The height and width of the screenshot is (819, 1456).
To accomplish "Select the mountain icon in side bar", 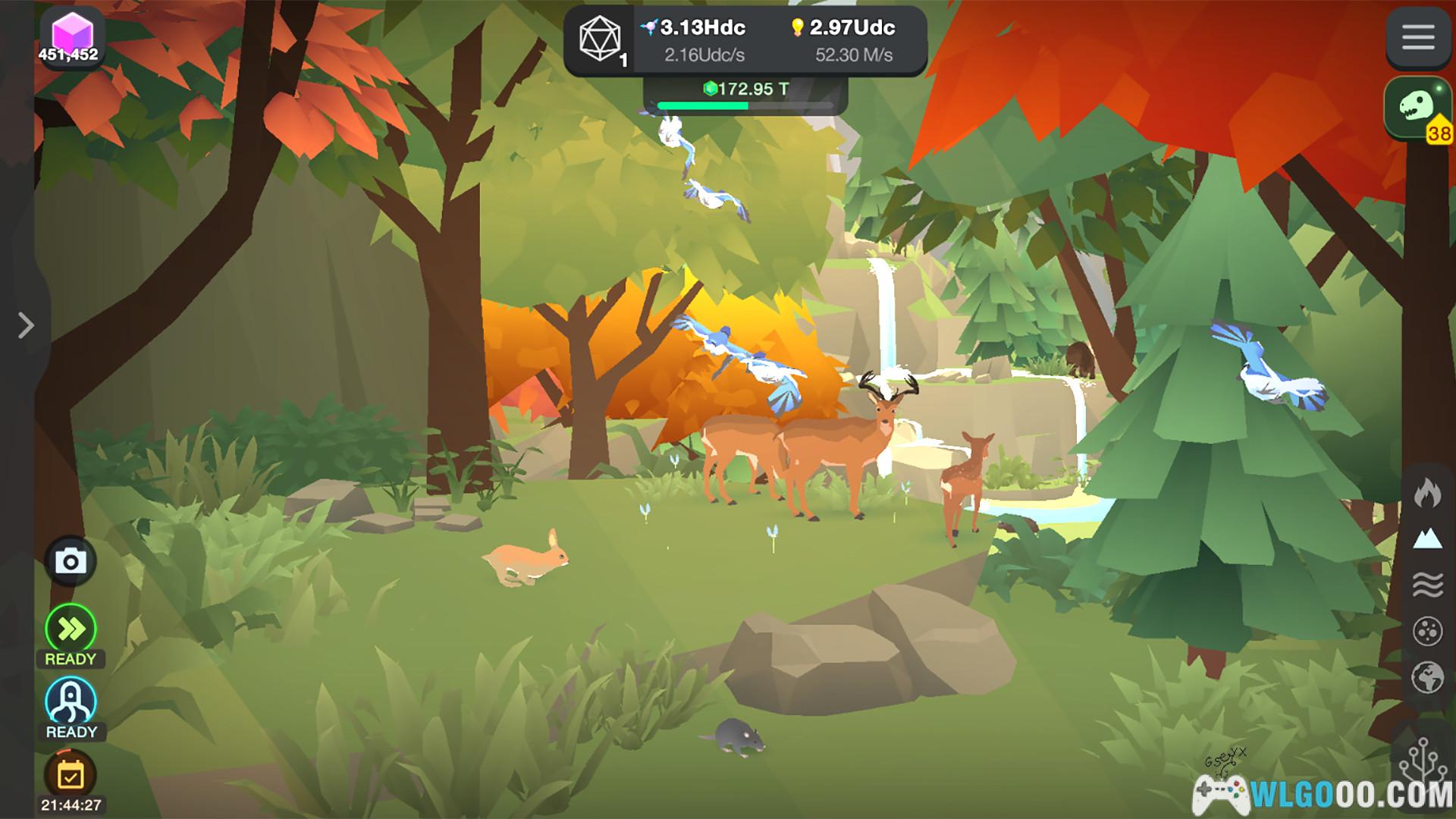I will click(1427, 539).
